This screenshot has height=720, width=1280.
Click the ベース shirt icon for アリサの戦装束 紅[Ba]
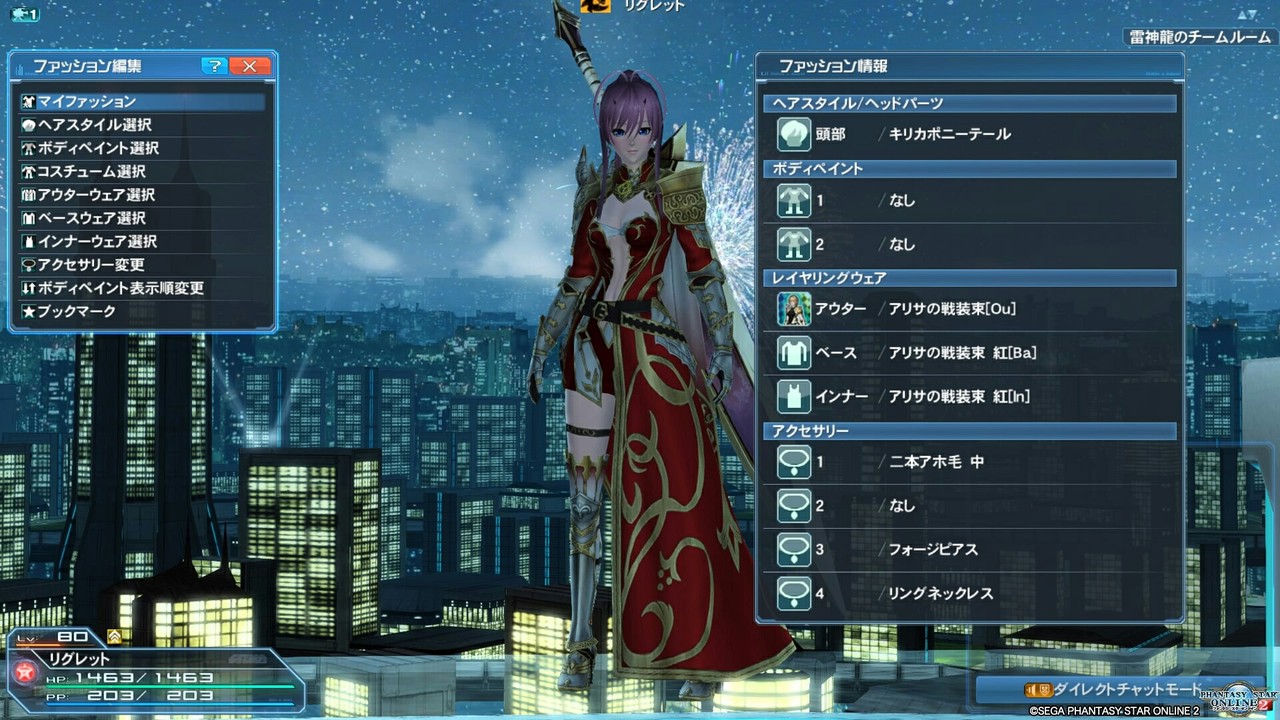tap(794, 352)
